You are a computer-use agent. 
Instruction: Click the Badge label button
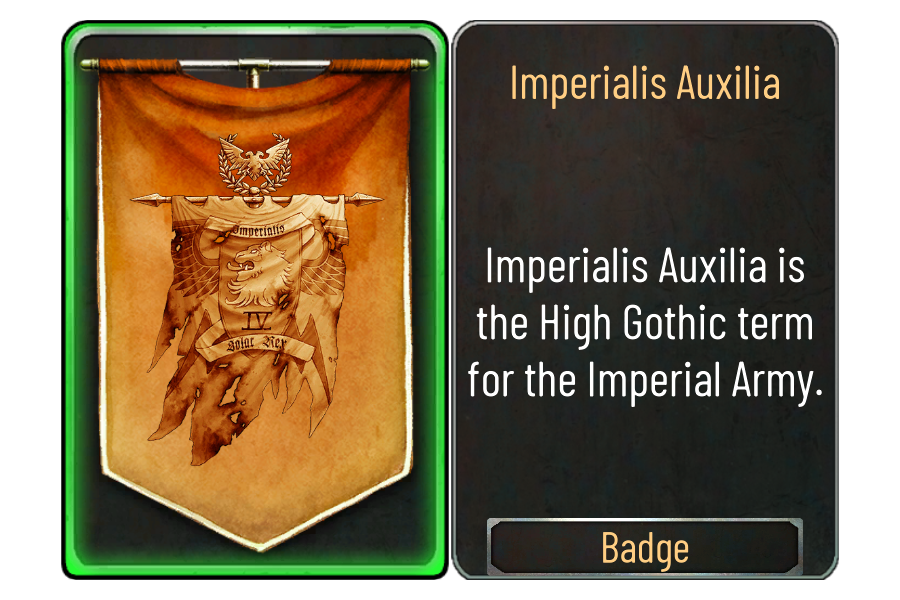[645, 548]
